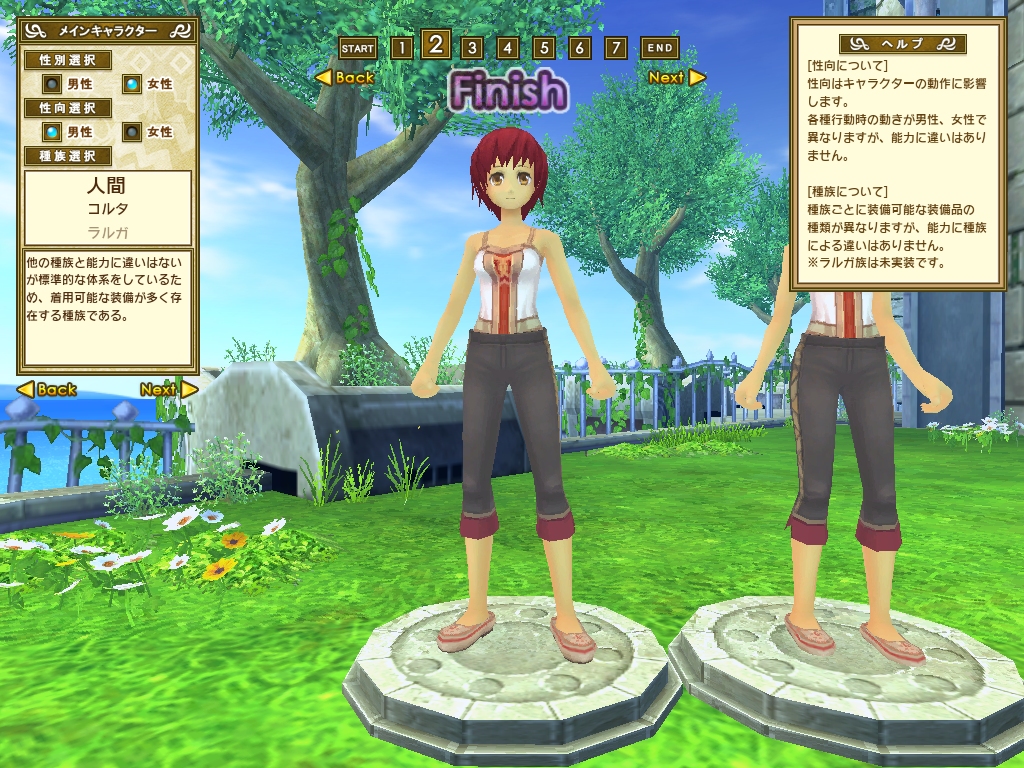Click the START step button
Screen dimensions: 1024x768
pos(357,48)
